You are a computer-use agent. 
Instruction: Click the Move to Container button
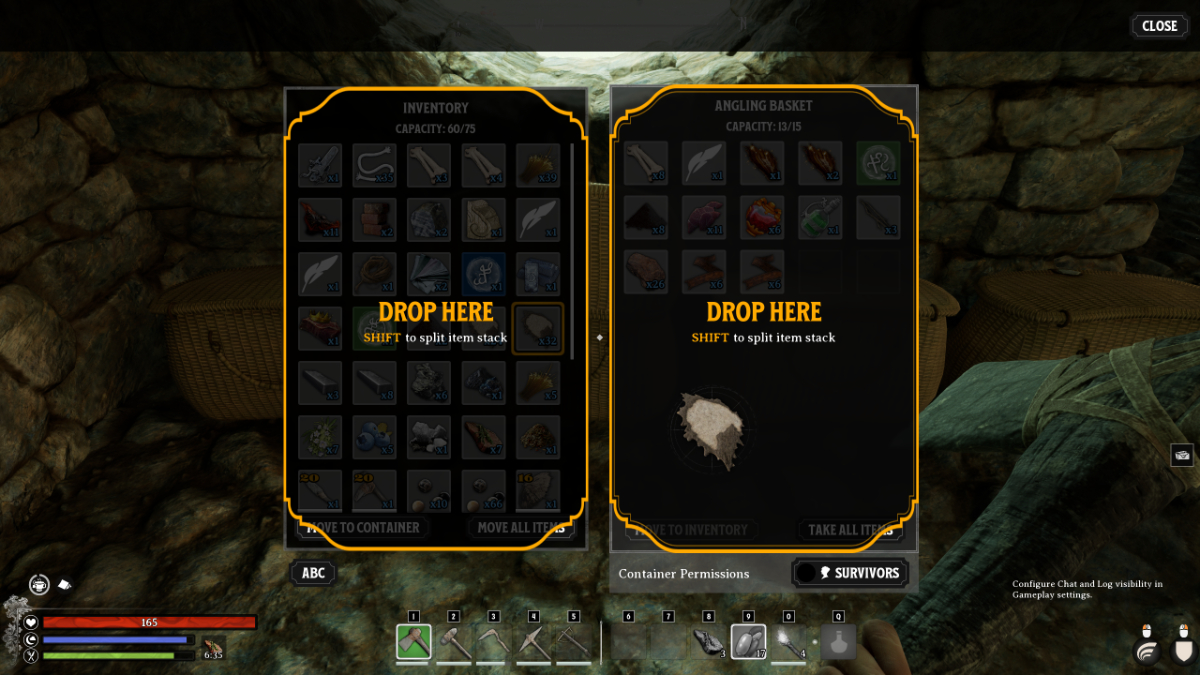click(x=363, y=527)
